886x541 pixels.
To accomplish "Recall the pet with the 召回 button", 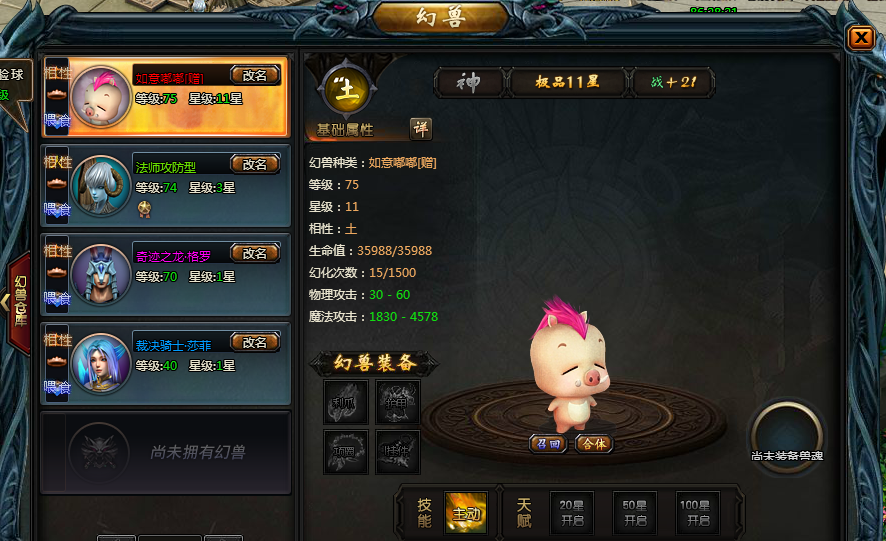I will (548, 443).
